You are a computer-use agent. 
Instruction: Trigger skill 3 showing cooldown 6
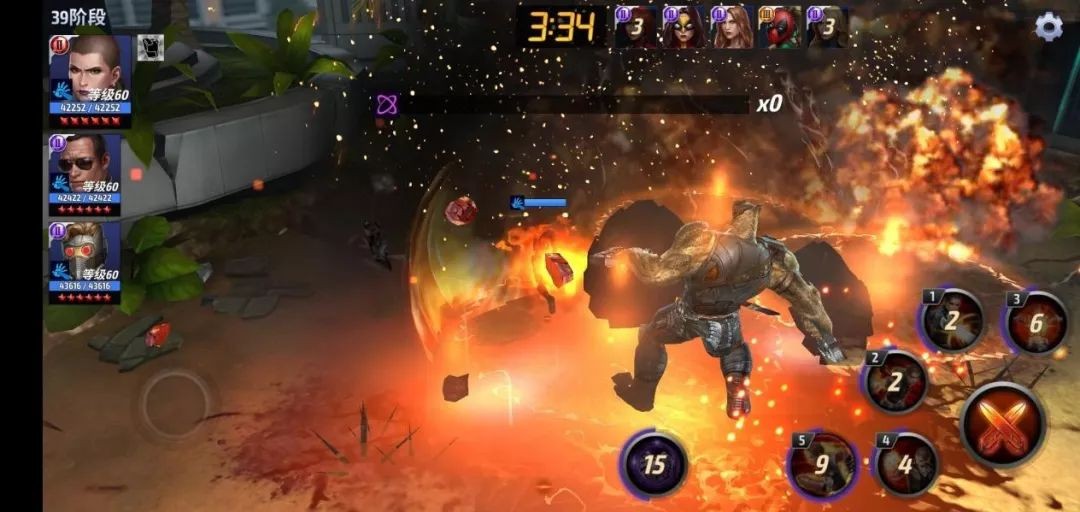pyautogui.click(x=1035, y=323)
